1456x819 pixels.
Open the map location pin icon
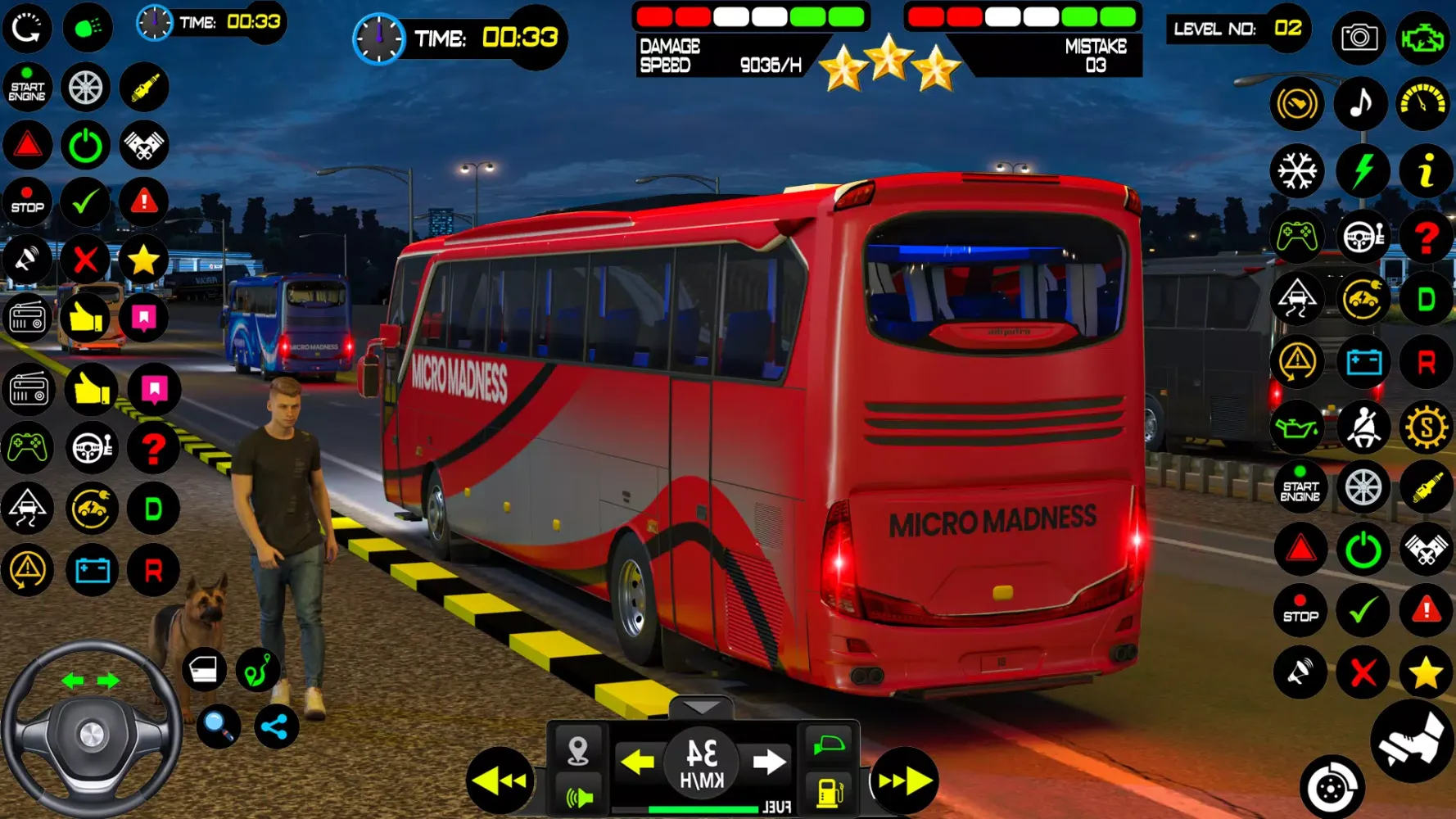578,749
